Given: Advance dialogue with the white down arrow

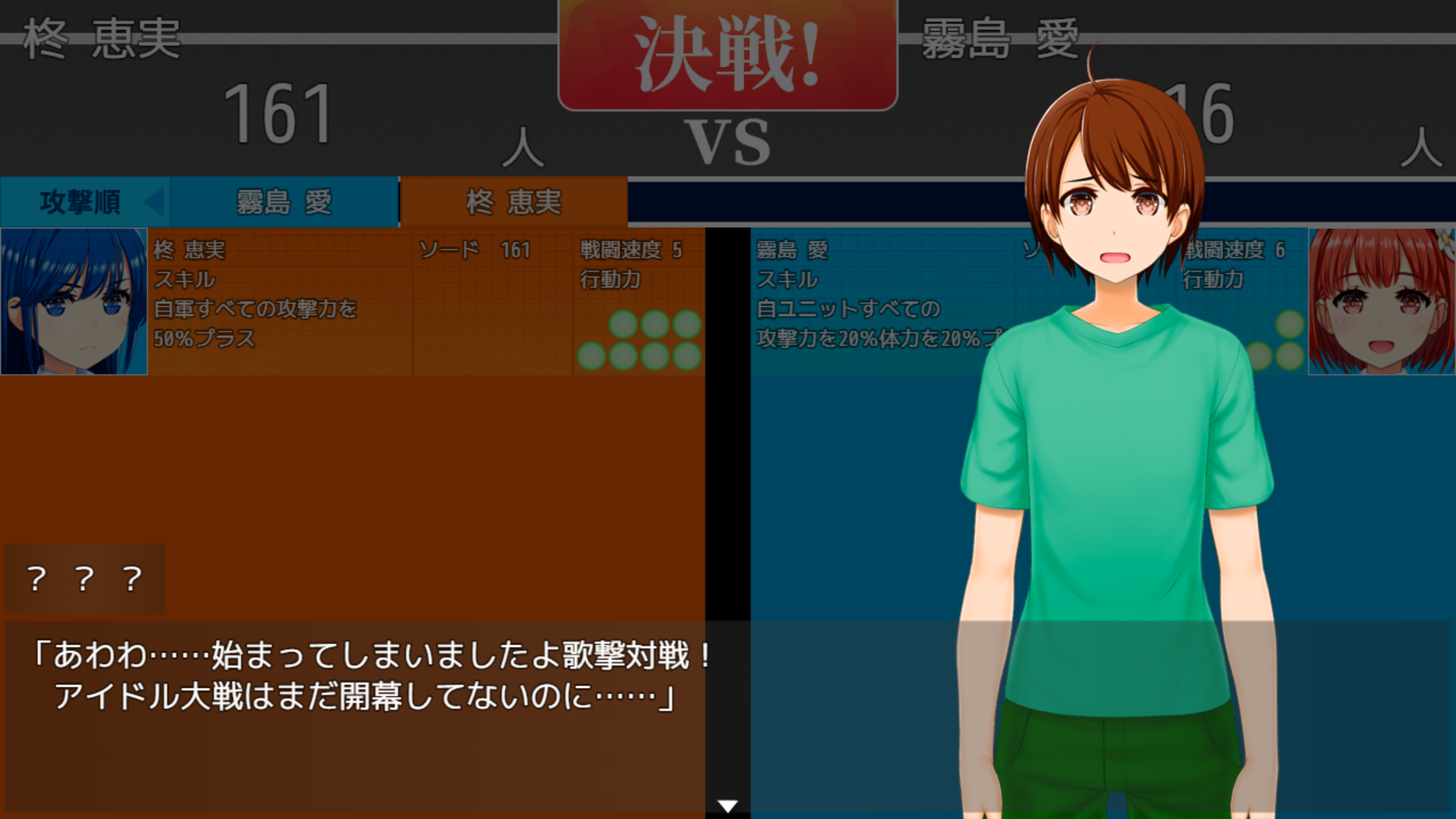Looking at the screenshot, I should coord(727,805).
